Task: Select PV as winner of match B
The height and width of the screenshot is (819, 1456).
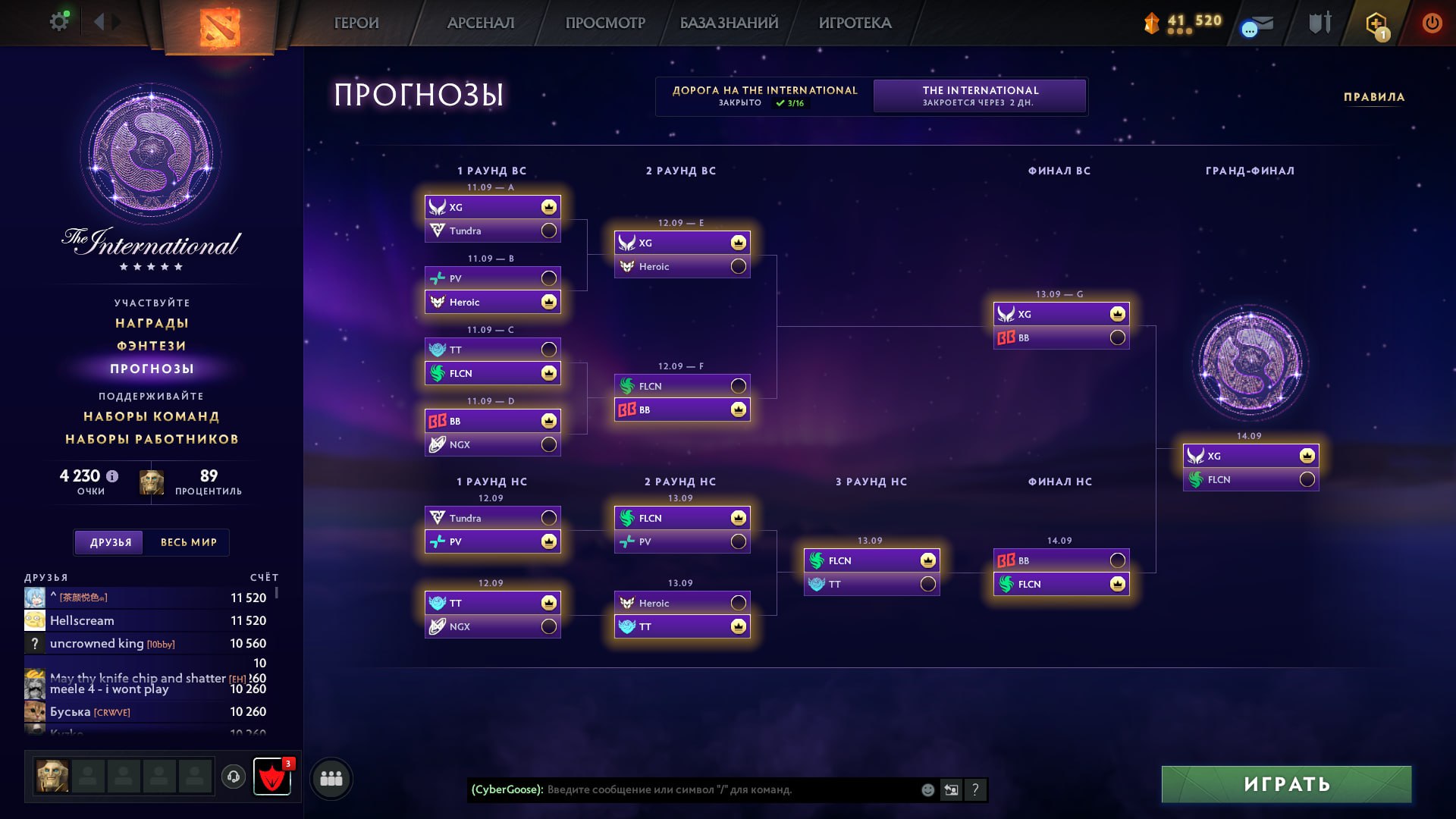Action: [x=492, y=278]
